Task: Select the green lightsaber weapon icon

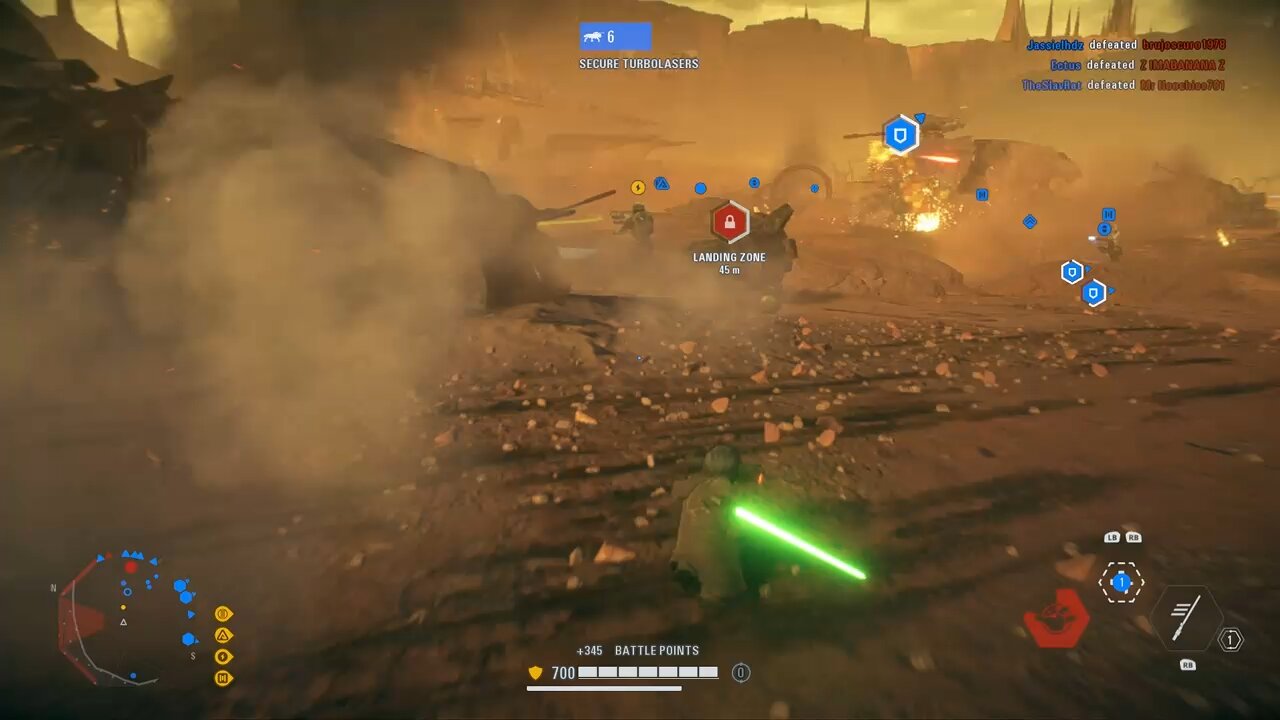Action: (1186, 617)
